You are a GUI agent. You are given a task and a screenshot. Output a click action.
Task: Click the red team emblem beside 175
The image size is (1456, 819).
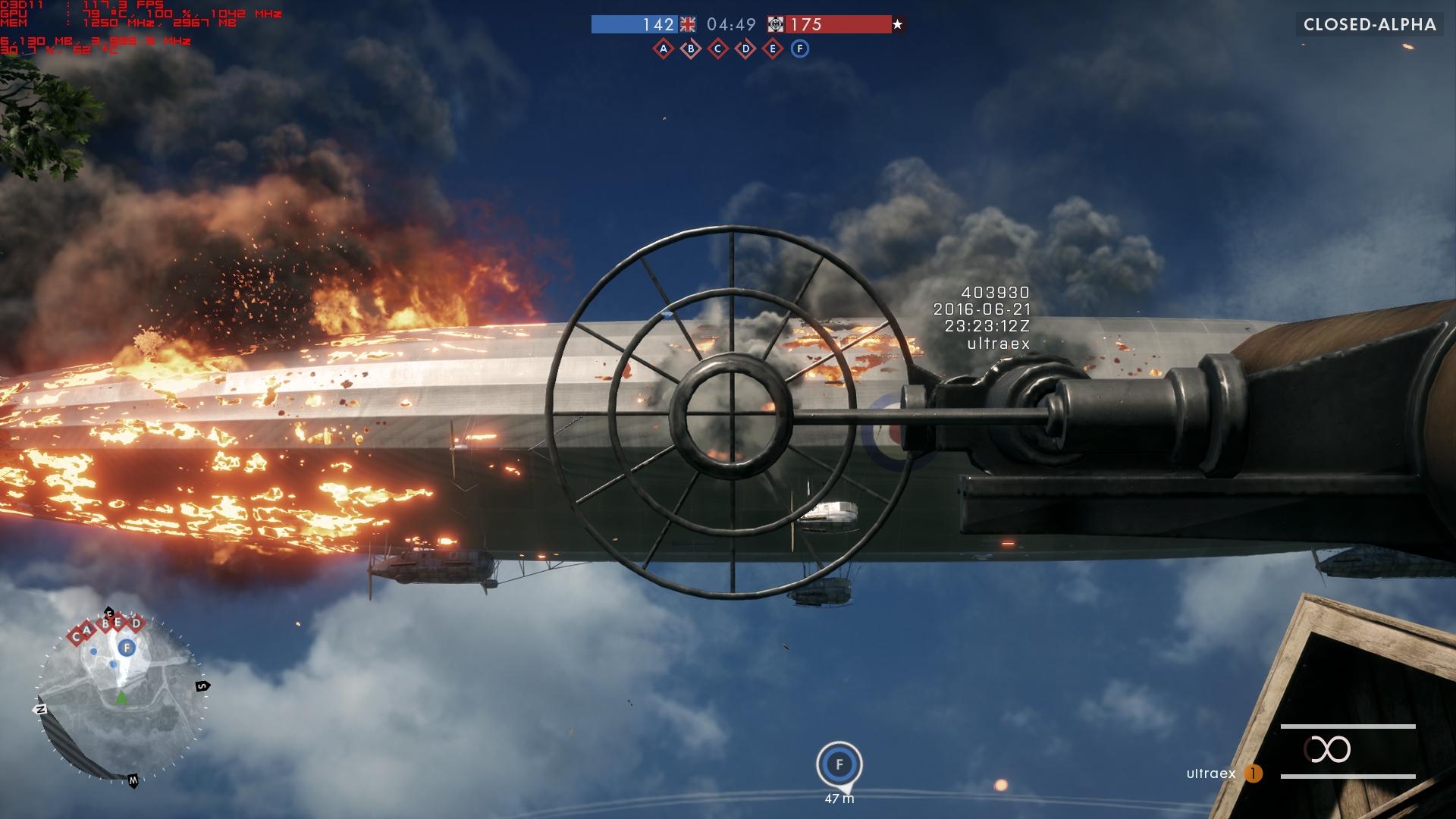[x=776, y=24]
